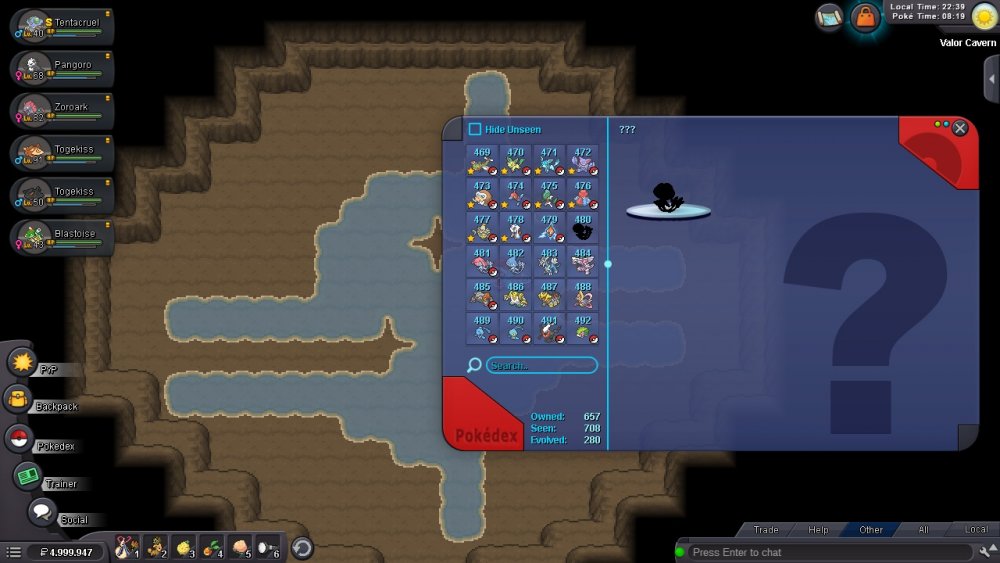Select Pokédex entry number 469
The image size is (1000, 563).
481,160
